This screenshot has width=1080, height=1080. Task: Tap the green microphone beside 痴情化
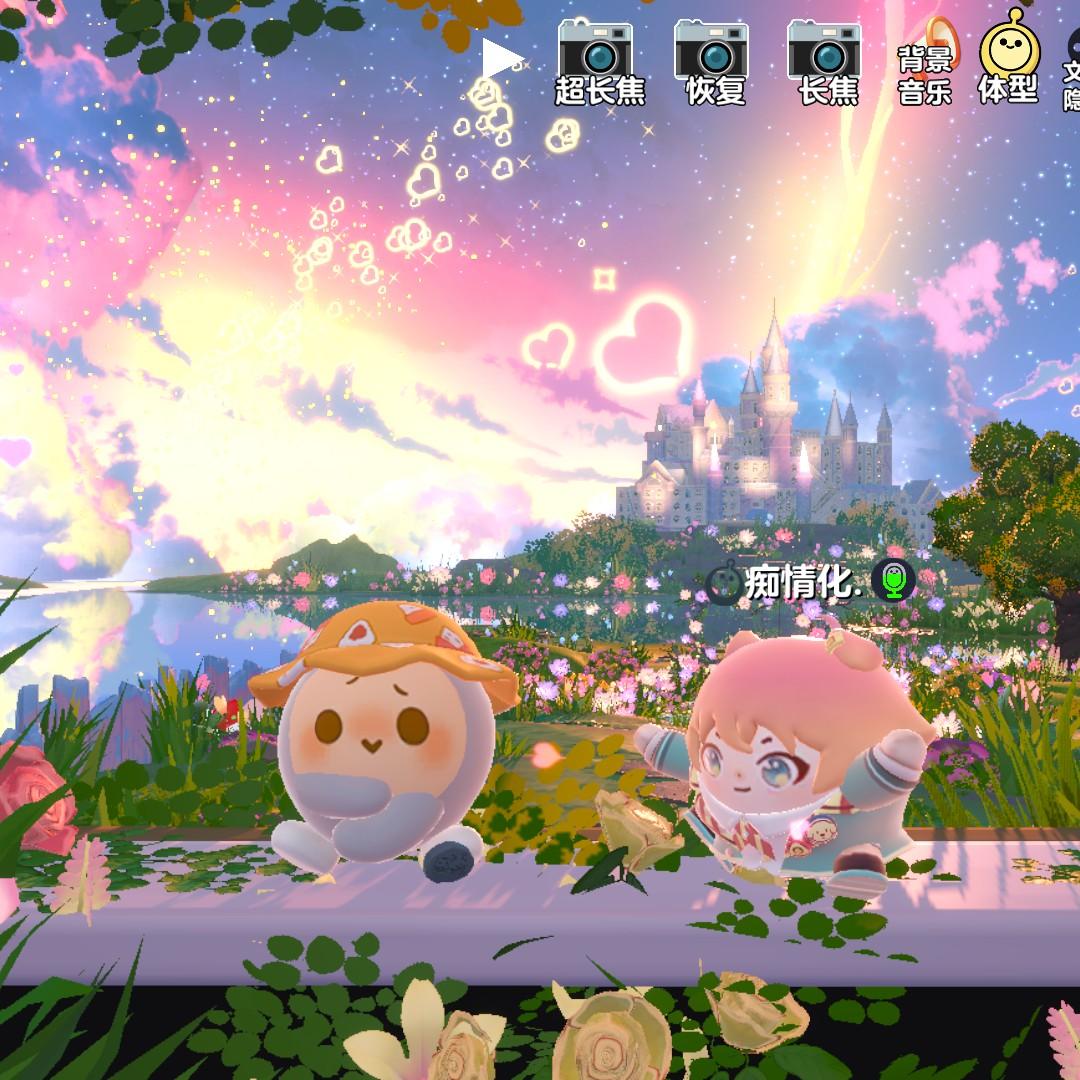(893, 581)
